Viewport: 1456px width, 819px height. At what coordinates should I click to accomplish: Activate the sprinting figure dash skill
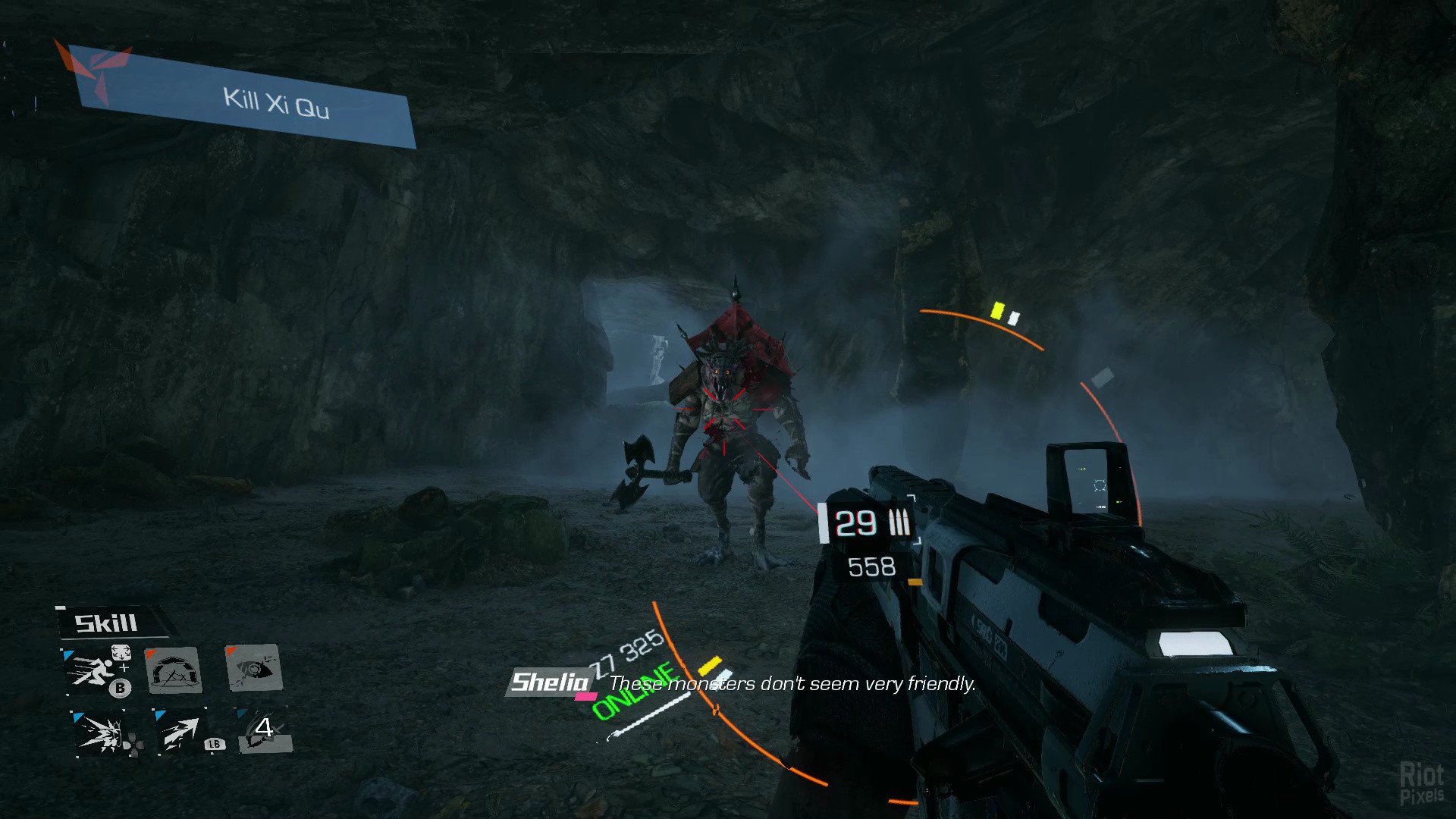93,670
